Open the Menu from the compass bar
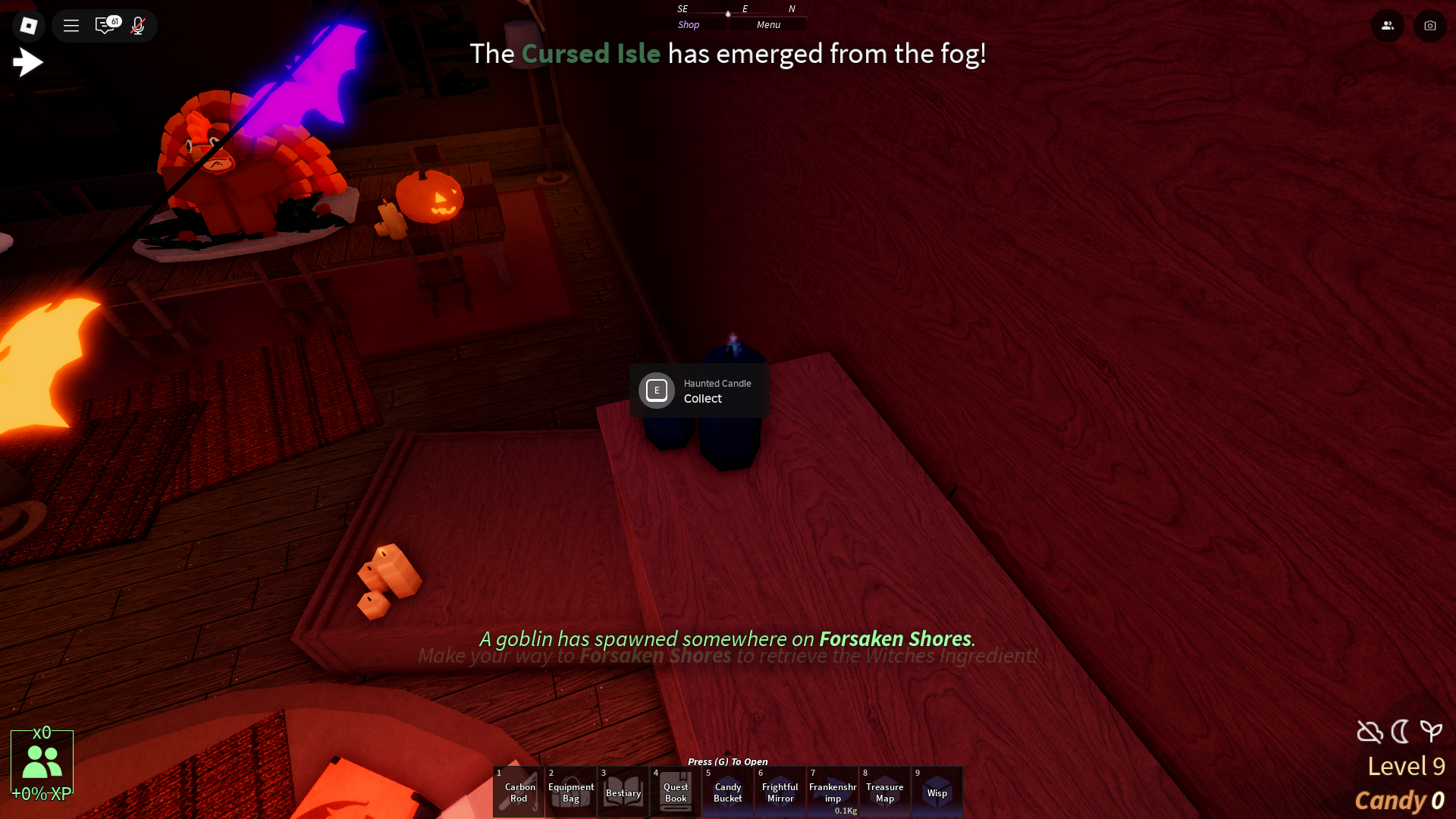 click(x=768, y=25)
